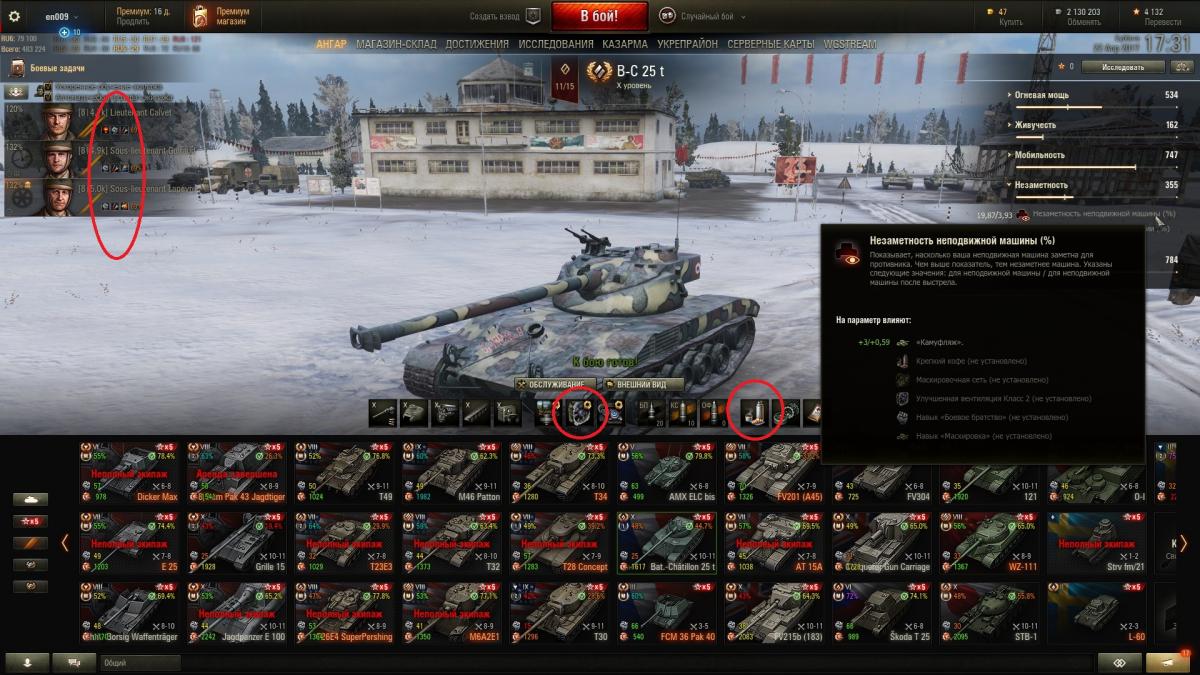Switch to the Укрепрайон tab

tap(687, 44)
